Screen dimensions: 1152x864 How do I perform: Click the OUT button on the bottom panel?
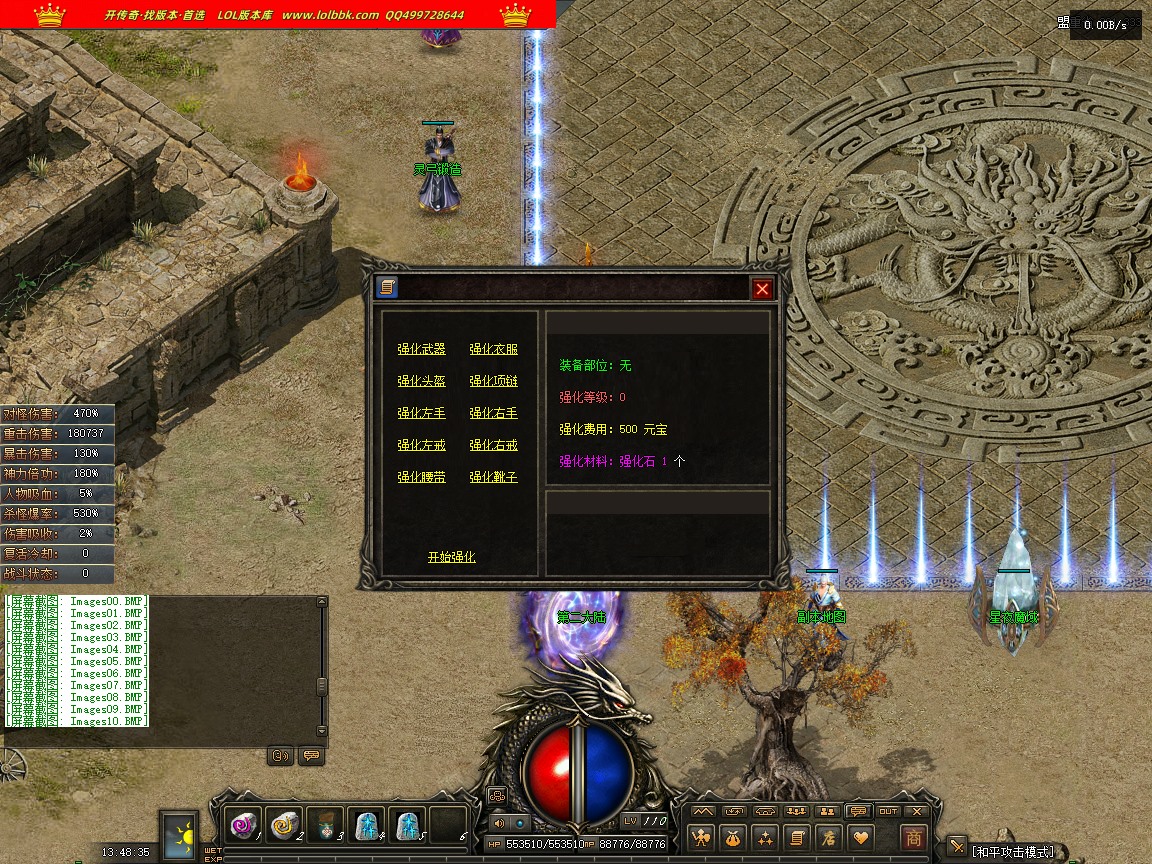888,811
